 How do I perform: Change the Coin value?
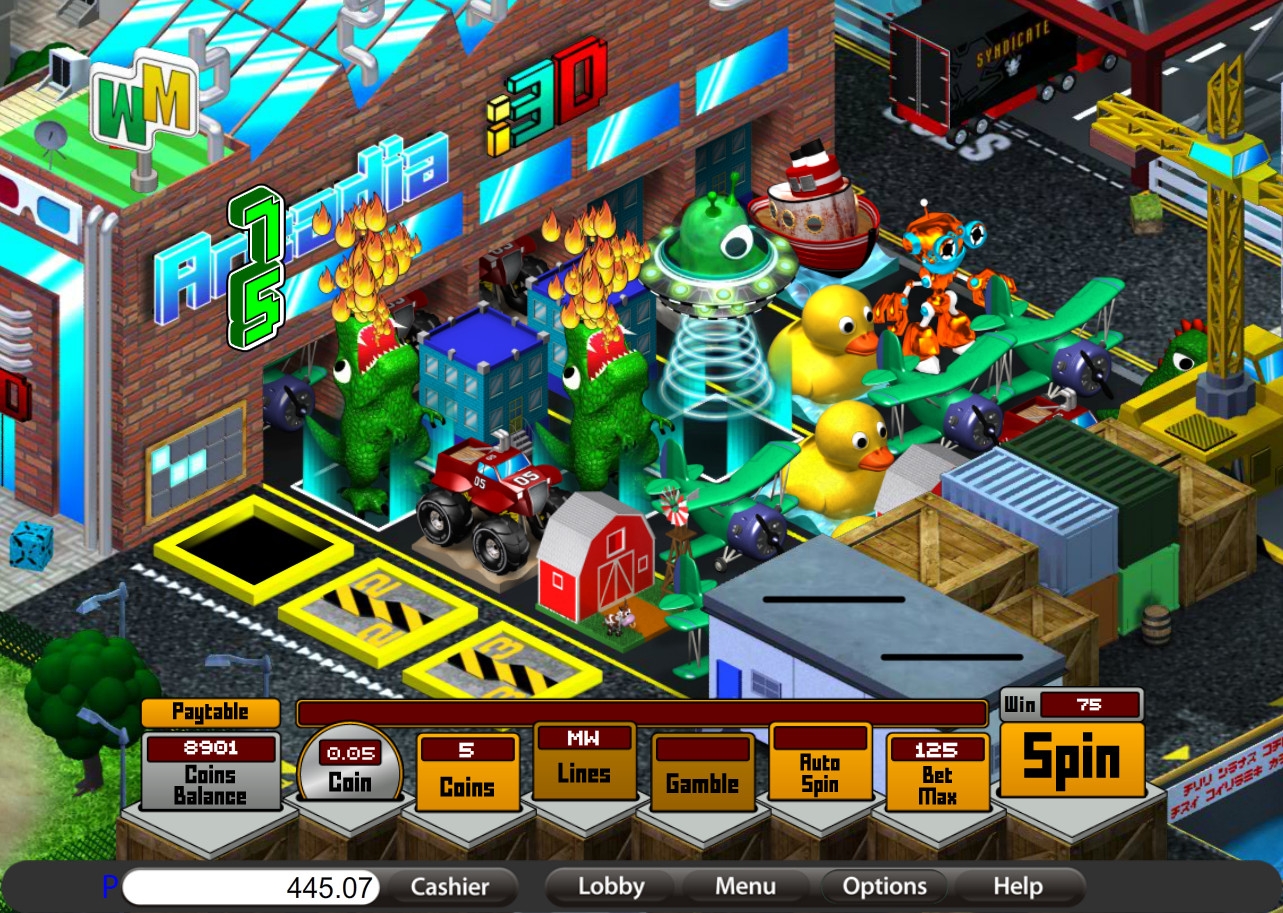tap(350, 772)
